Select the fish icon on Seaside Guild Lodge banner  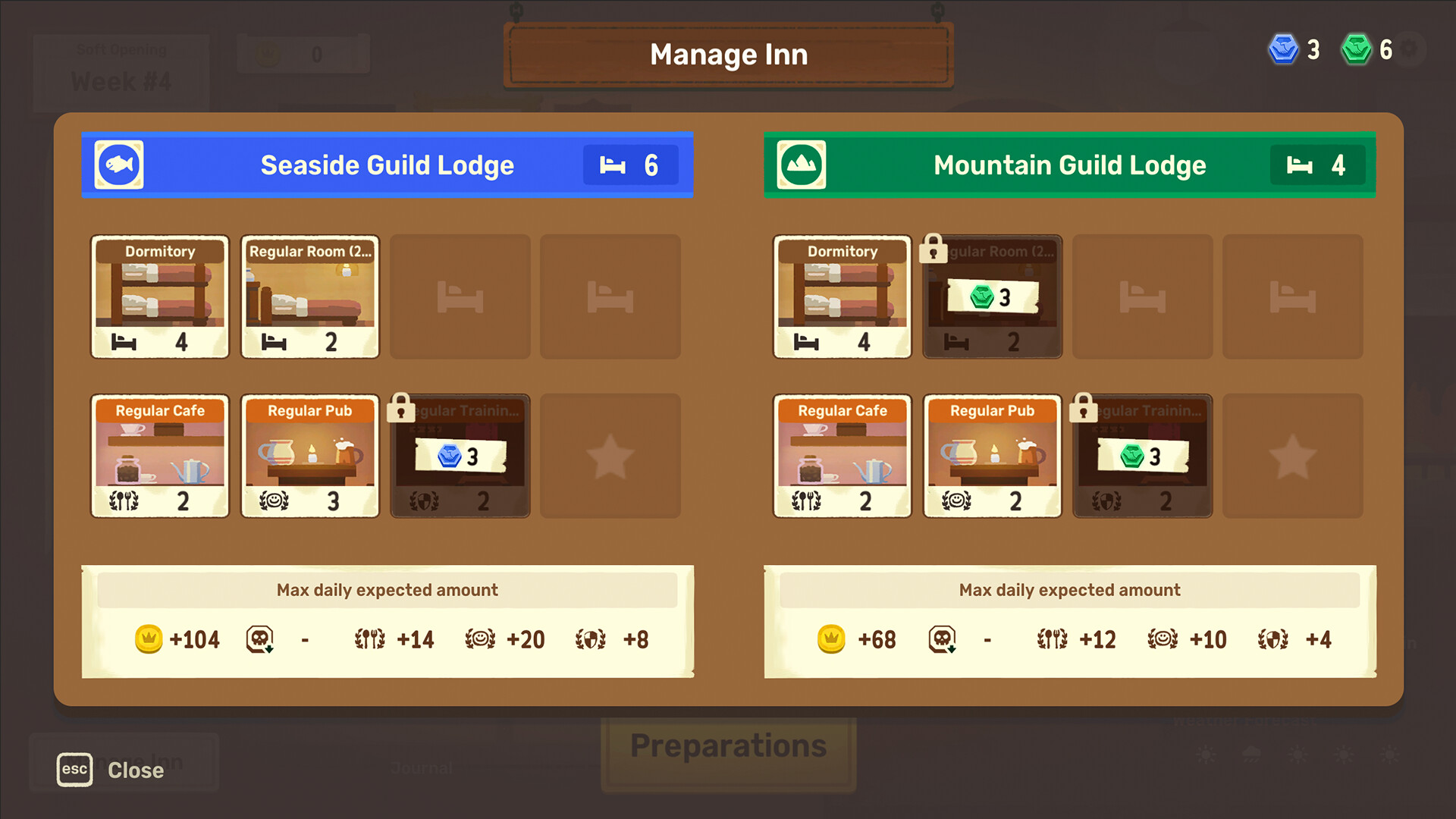click(118, 165)
